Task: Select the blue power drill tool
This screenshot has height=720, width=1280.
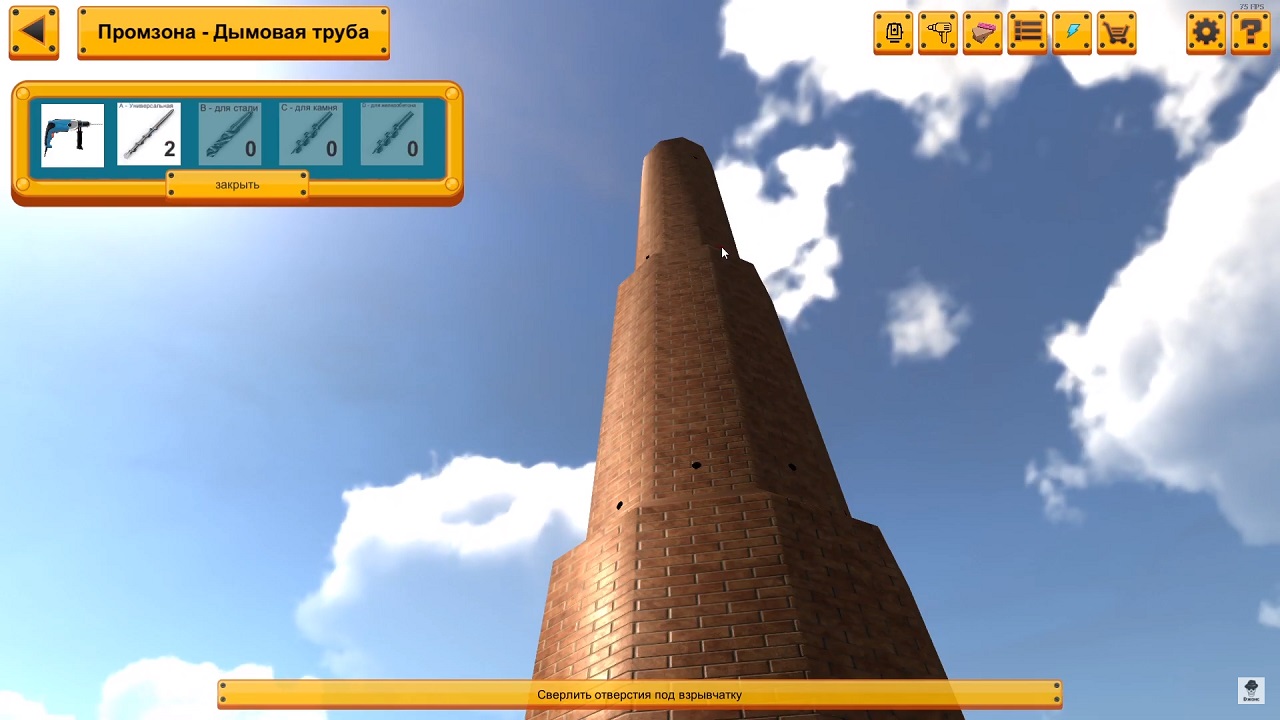Action: pos(72,134)
